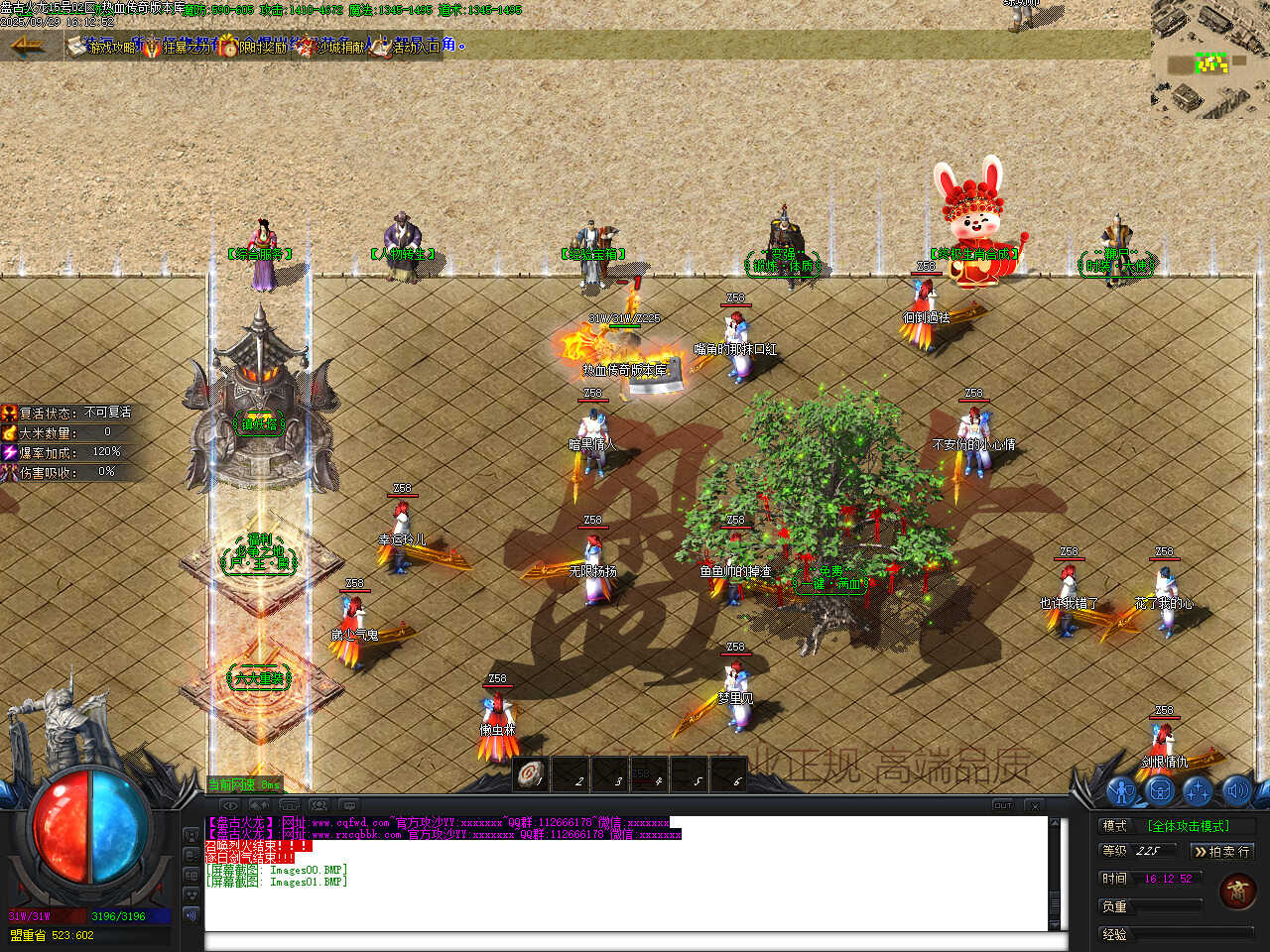Open the shop via the red 商 button
Image resolution: width=1270 pixels, height=952 pixels.
[x=1237, y=892]
